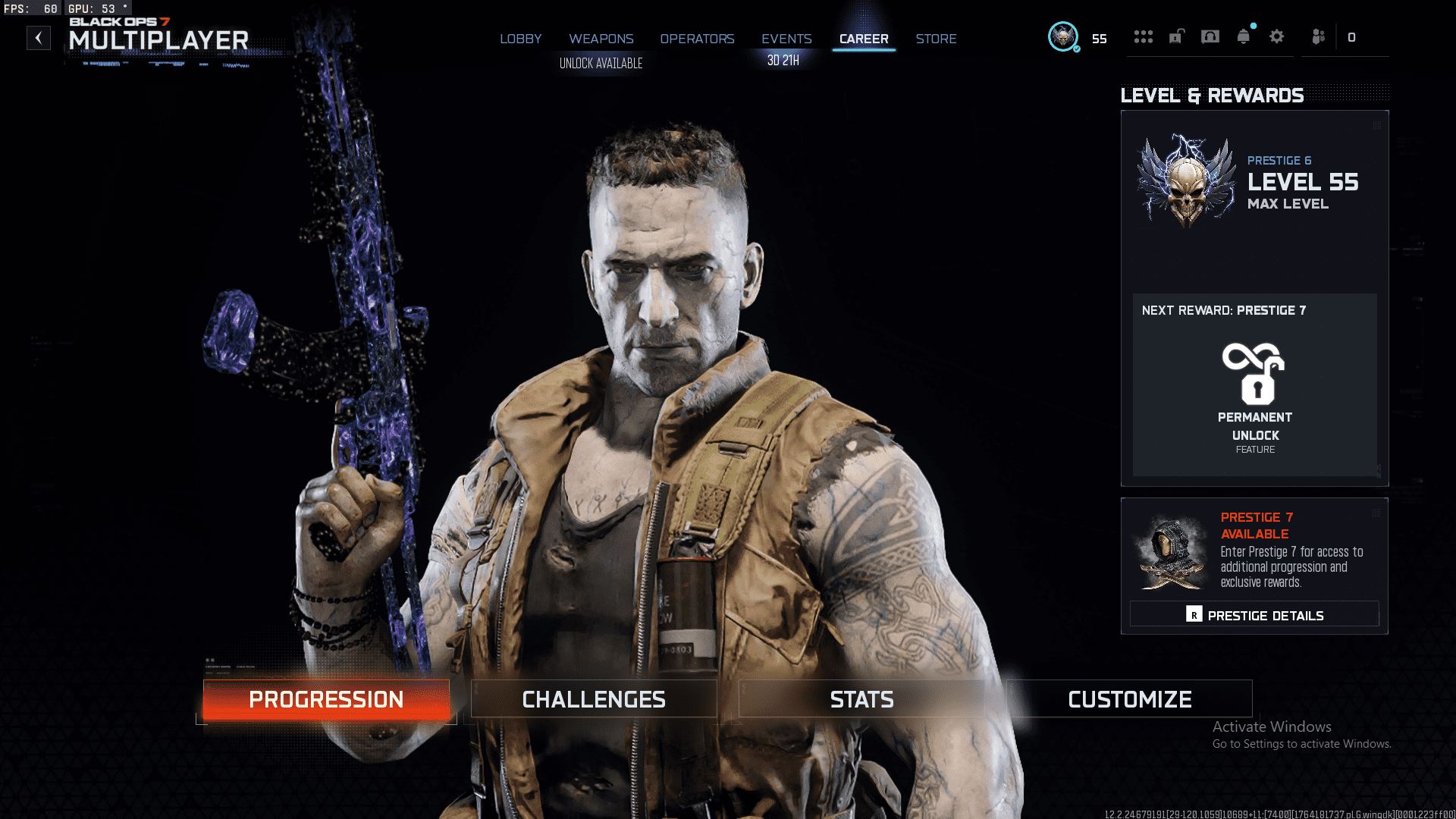Image resolution: width=1456 pixels, height=819 pixels.
Task: Open the Store tab
Action: click(x=936, y=39)
